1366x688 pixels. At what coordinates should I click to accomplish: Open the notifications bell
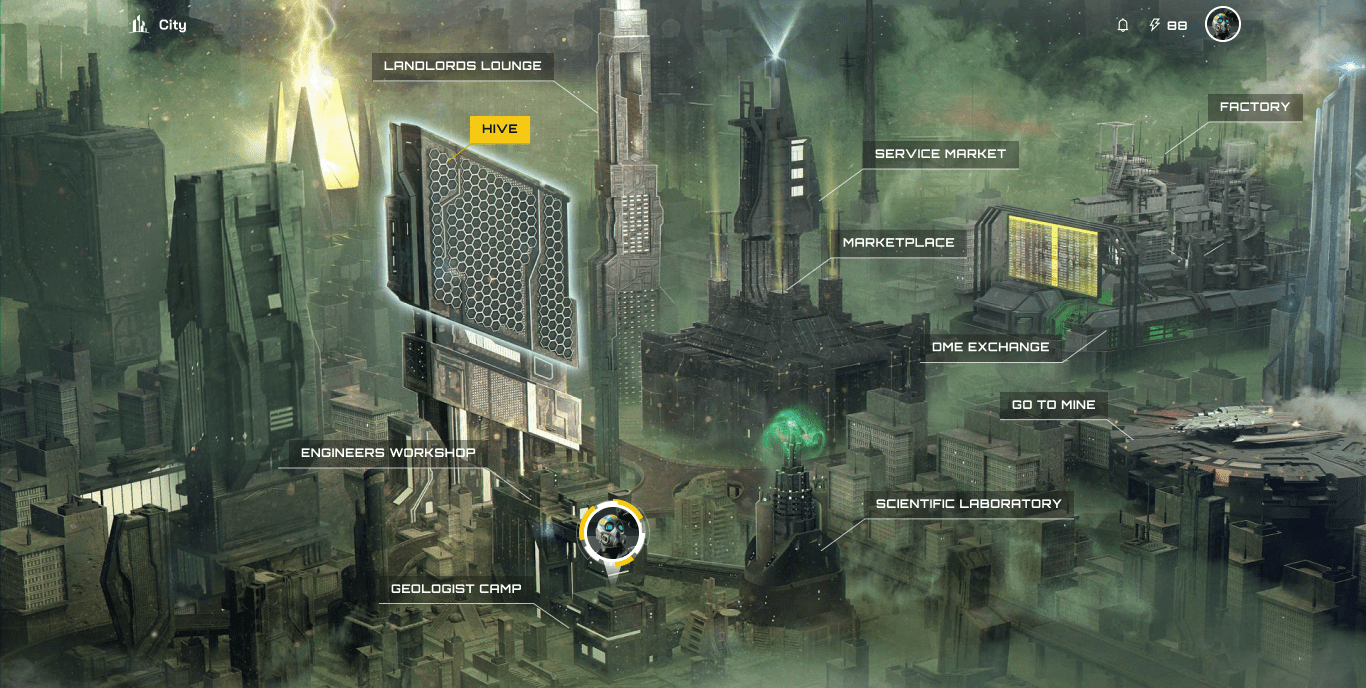pyautogui.click(x=1123, y=26)
